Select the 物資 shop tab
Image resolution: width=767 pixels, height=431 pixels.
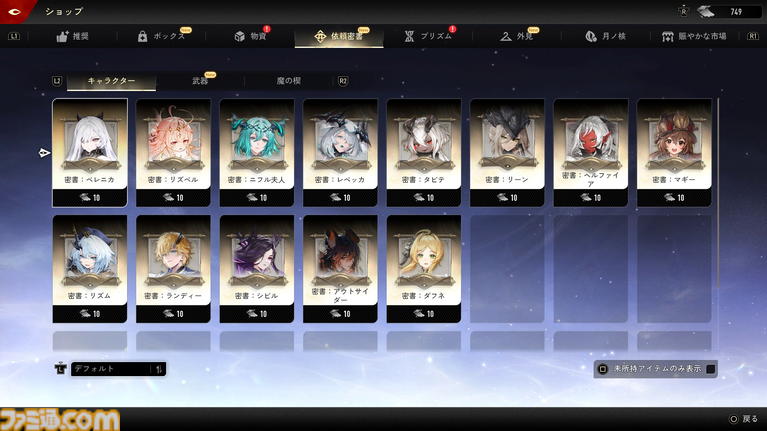pos(250,36)
